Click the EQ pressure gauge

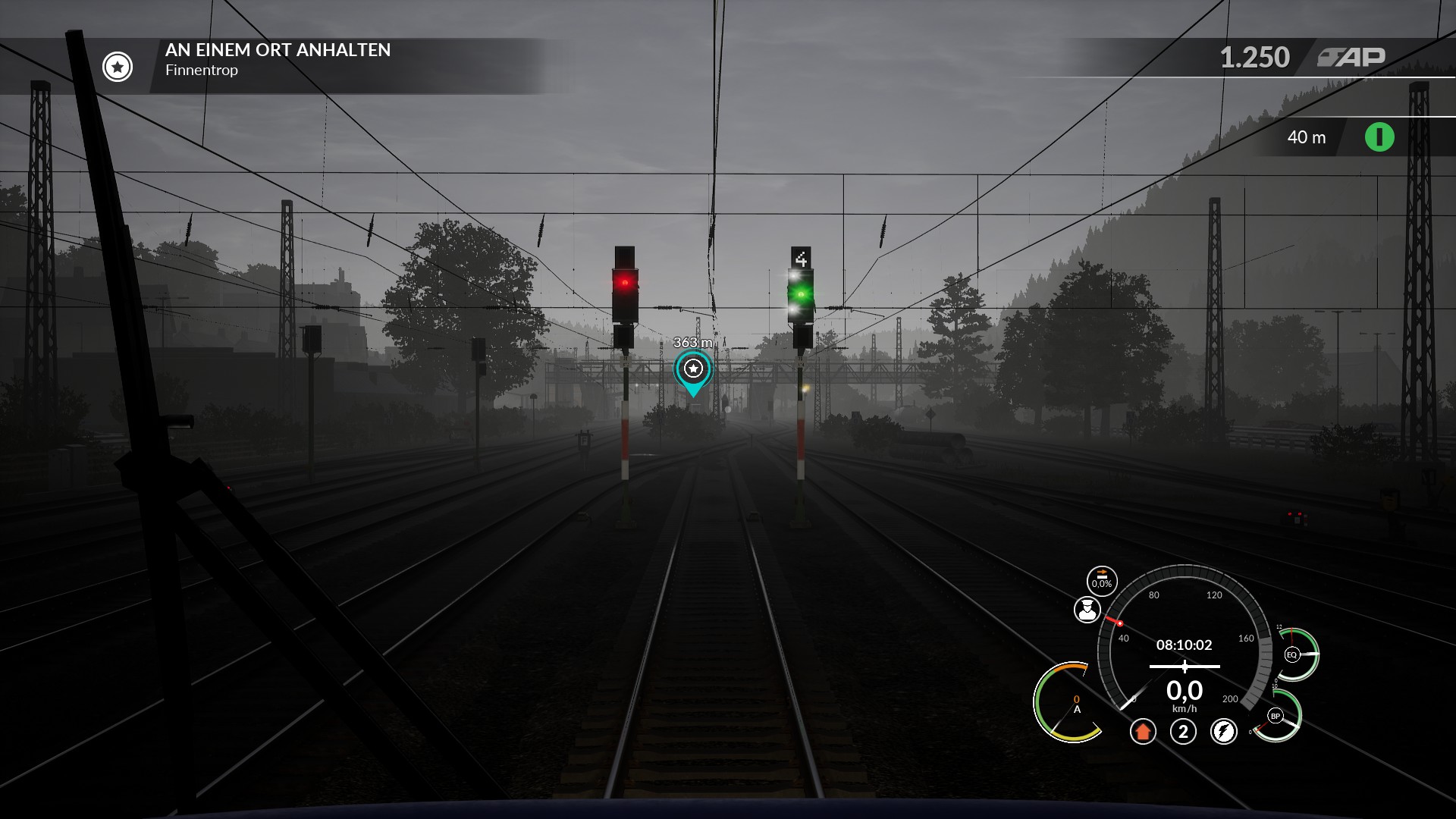(x=1293, y=654)
